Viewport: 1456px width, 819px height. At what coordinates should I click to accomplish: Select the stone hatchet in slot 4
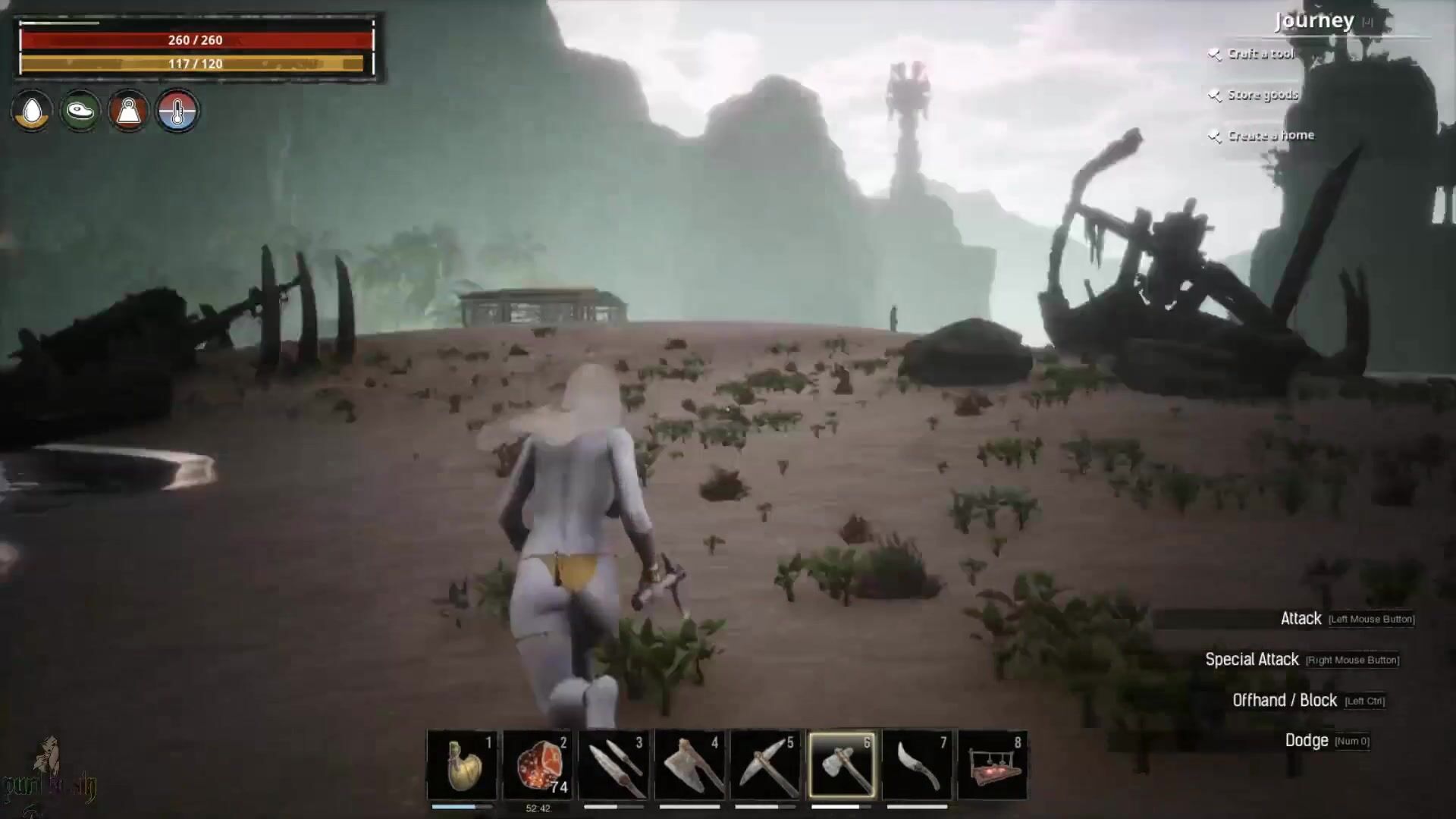pos(689,764)
